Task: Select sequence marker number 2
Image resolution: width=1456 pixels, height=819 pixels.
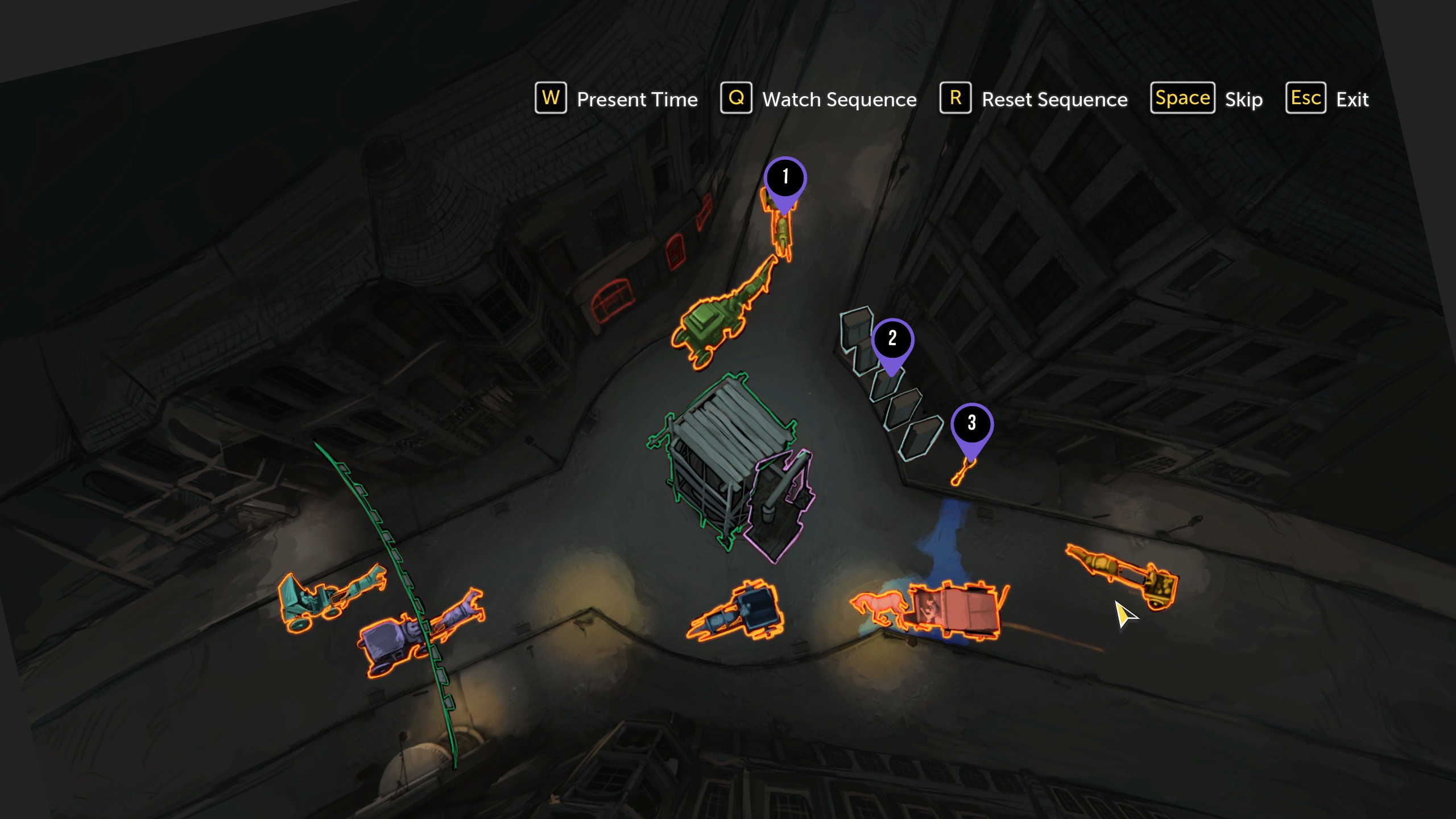Action: click(892, 339)
